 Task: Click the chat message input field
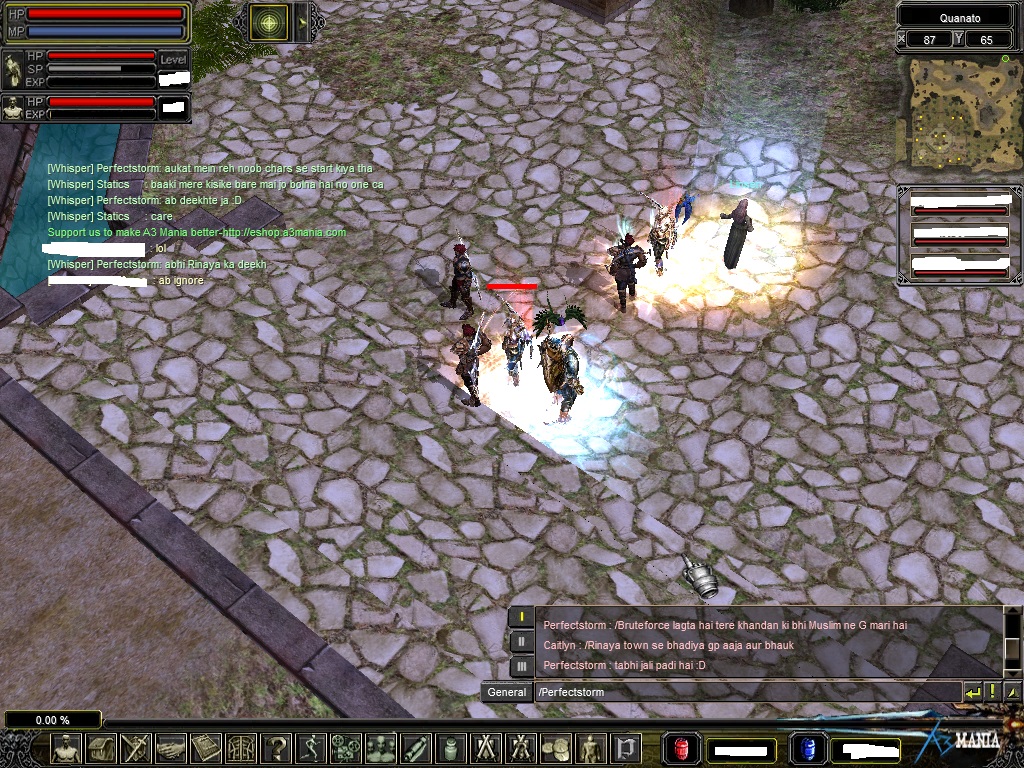coord(745,692)
